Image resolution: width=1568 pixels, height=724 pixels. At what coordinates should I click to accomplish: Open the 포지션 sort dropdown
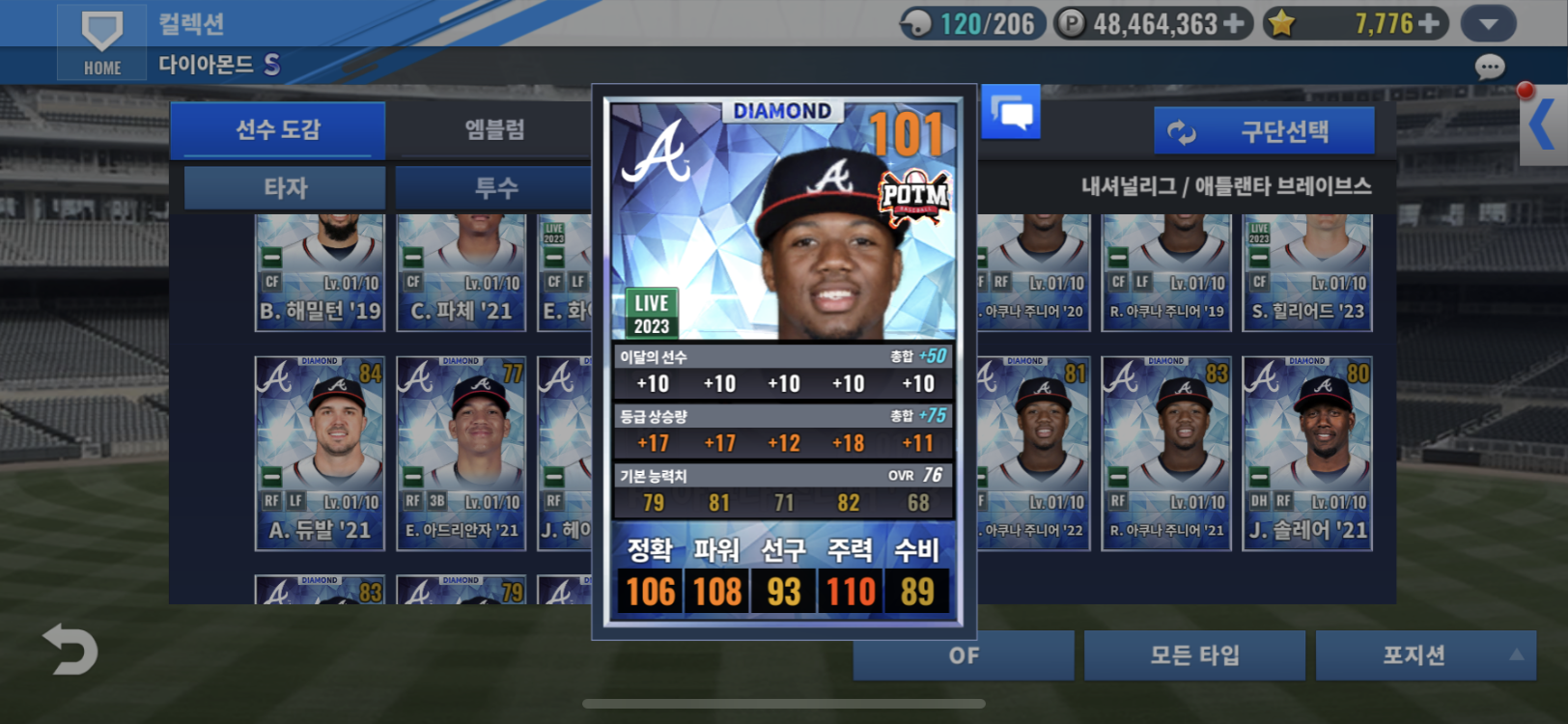point(1425,655)
